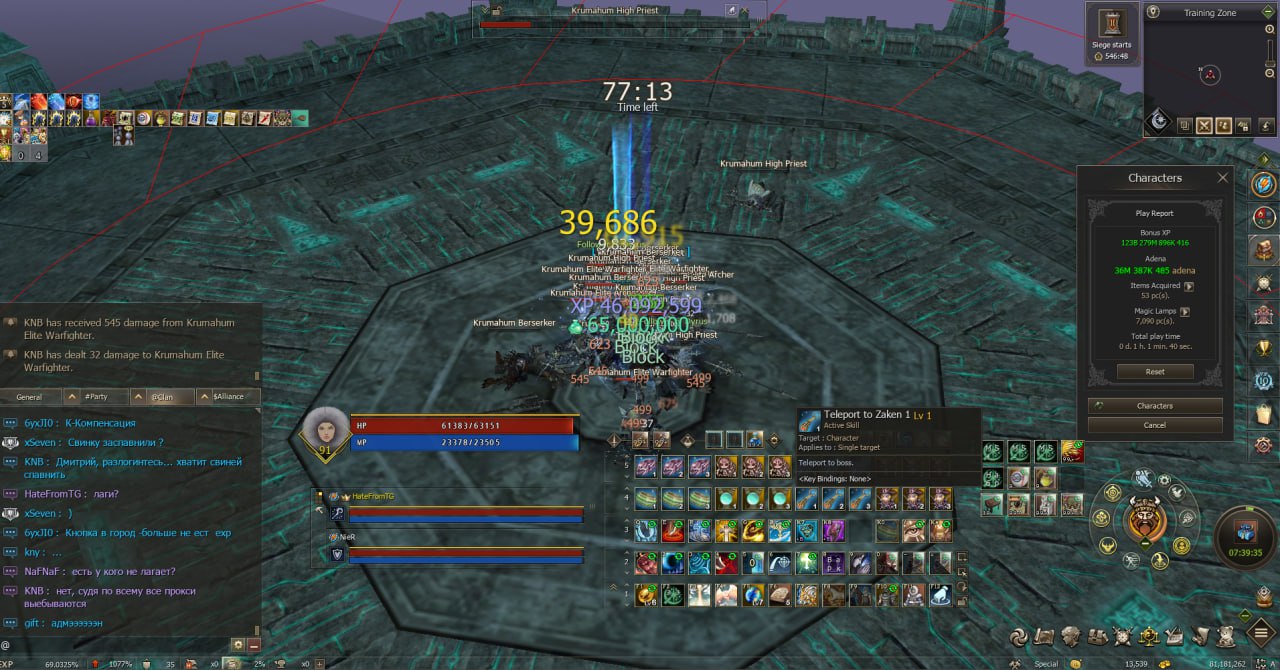1280x670 pixels.
Task: Open the Siege starts castle icon
Action: pyautogui.click(x=1112, y=23)
